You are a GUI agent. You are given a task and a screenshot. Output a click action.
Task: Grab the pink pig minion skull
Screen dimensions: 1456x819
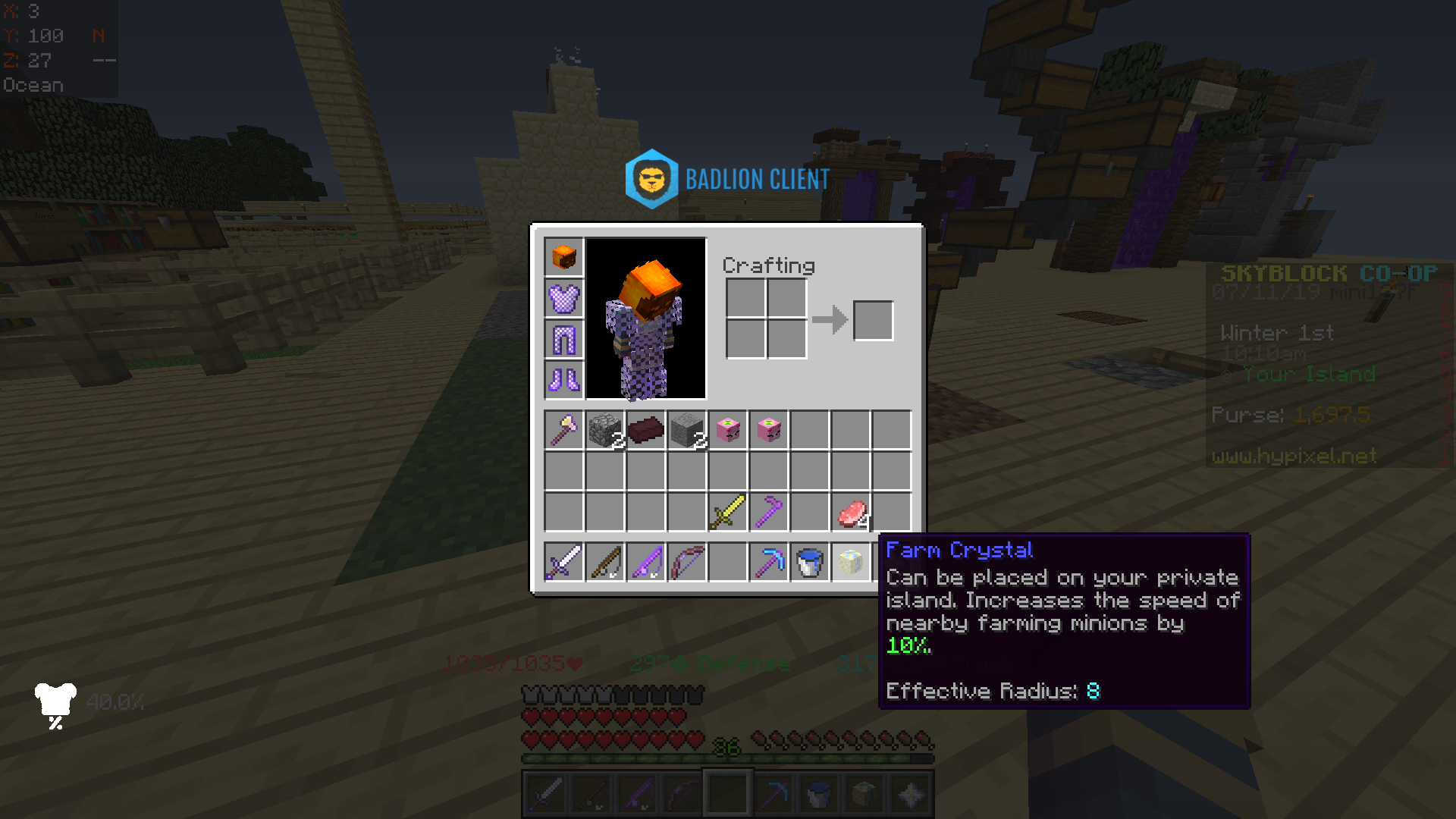pyautogui.click(x=727, y=431)
